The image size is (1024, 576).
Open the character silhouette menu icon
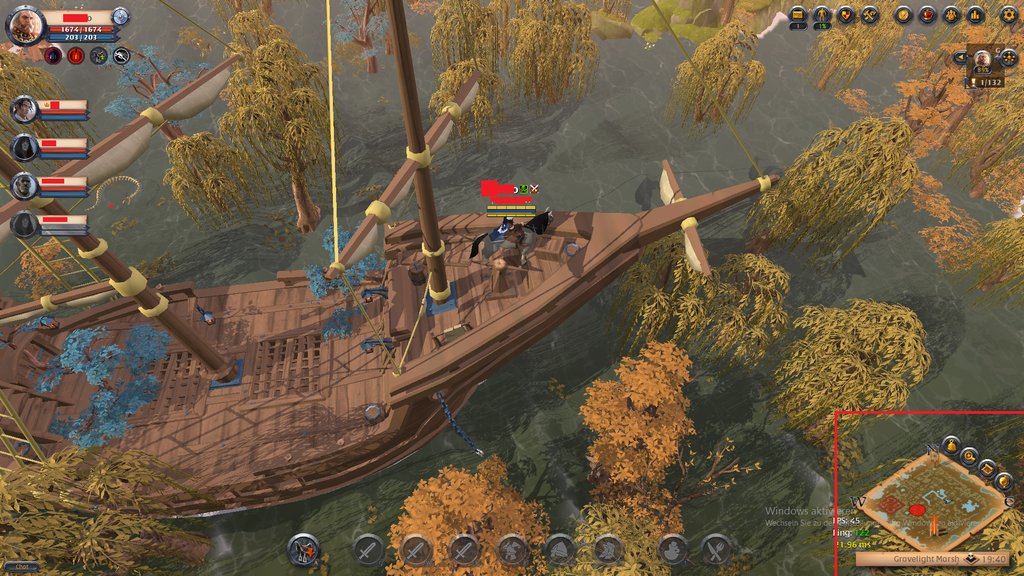click(x=822, y=14)
